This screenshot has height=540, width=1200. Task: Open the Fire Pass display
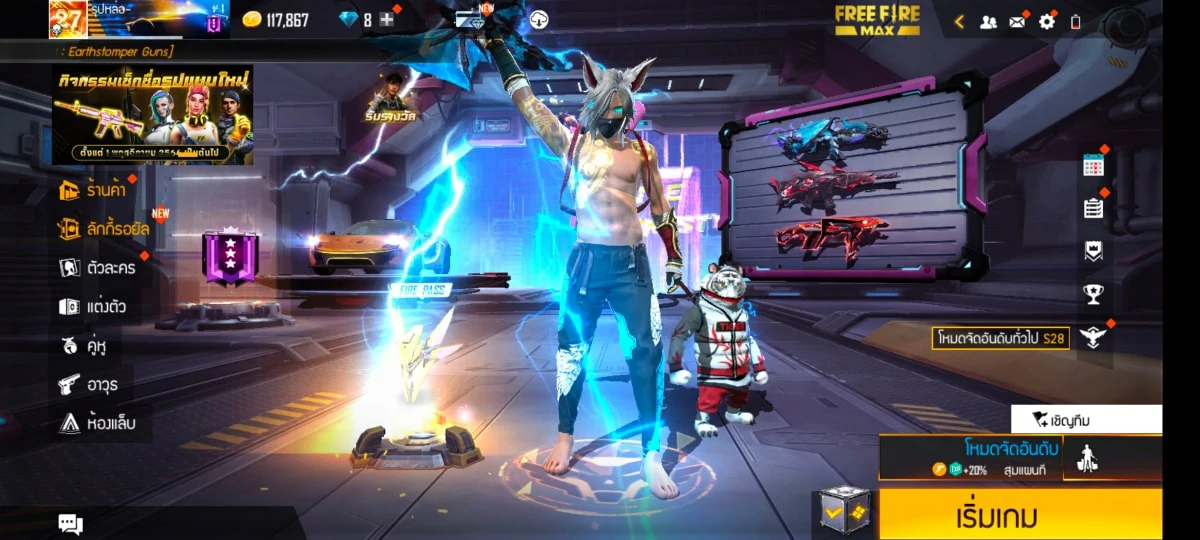[x=422, y=290]
